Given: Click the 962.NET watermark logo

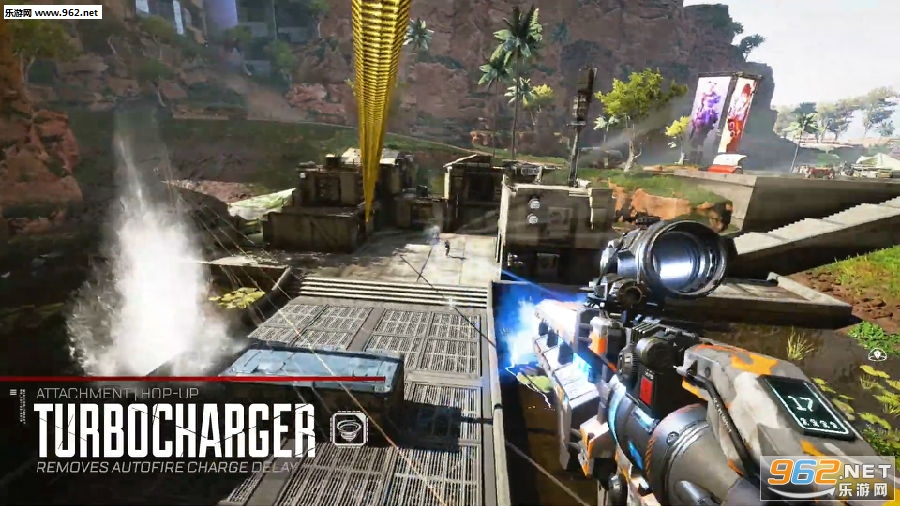Looking at the screenshot, I should pyautogui.click(x=828, y=478).
